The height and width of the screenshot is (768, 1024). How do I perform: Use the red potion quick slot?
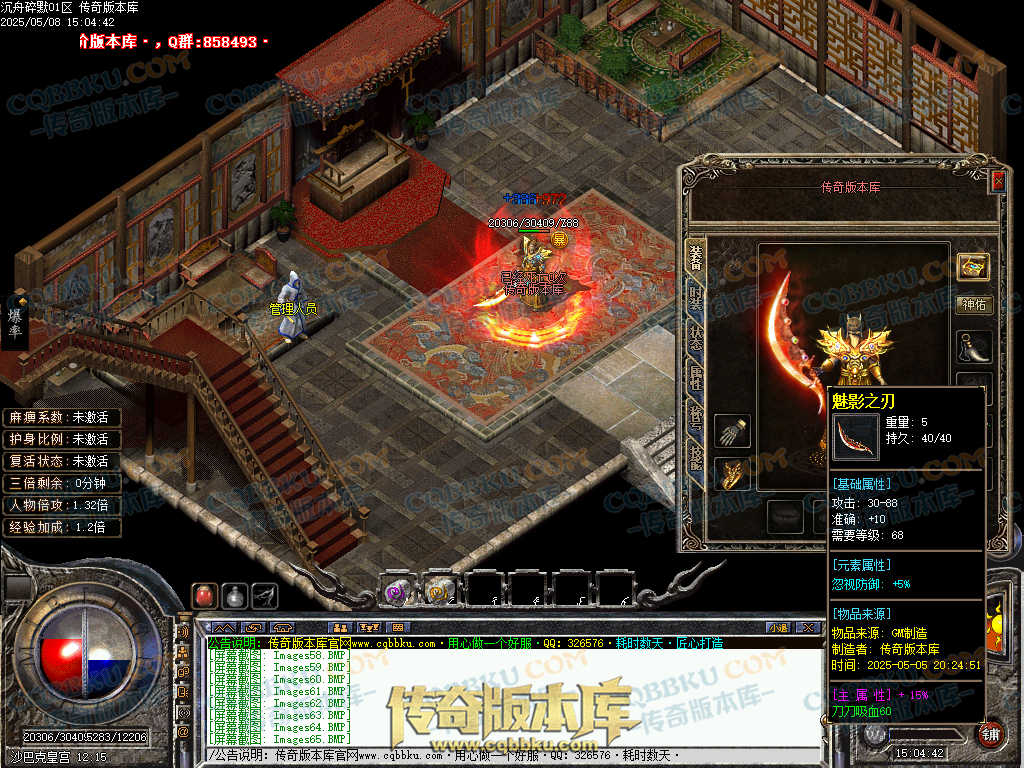click(204, 595)
